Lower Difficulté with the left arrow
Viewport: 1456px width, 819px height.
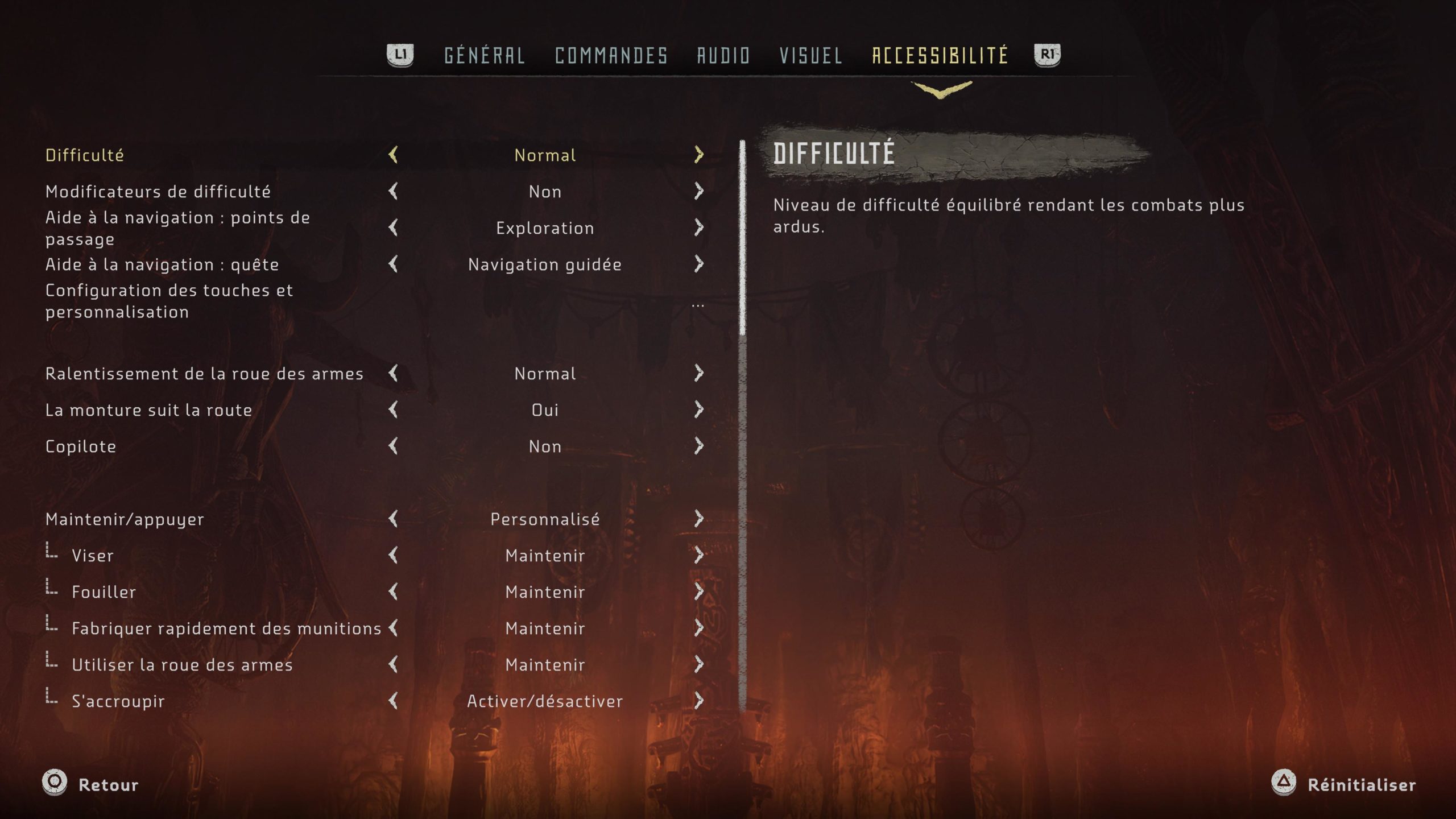(393, 155)
